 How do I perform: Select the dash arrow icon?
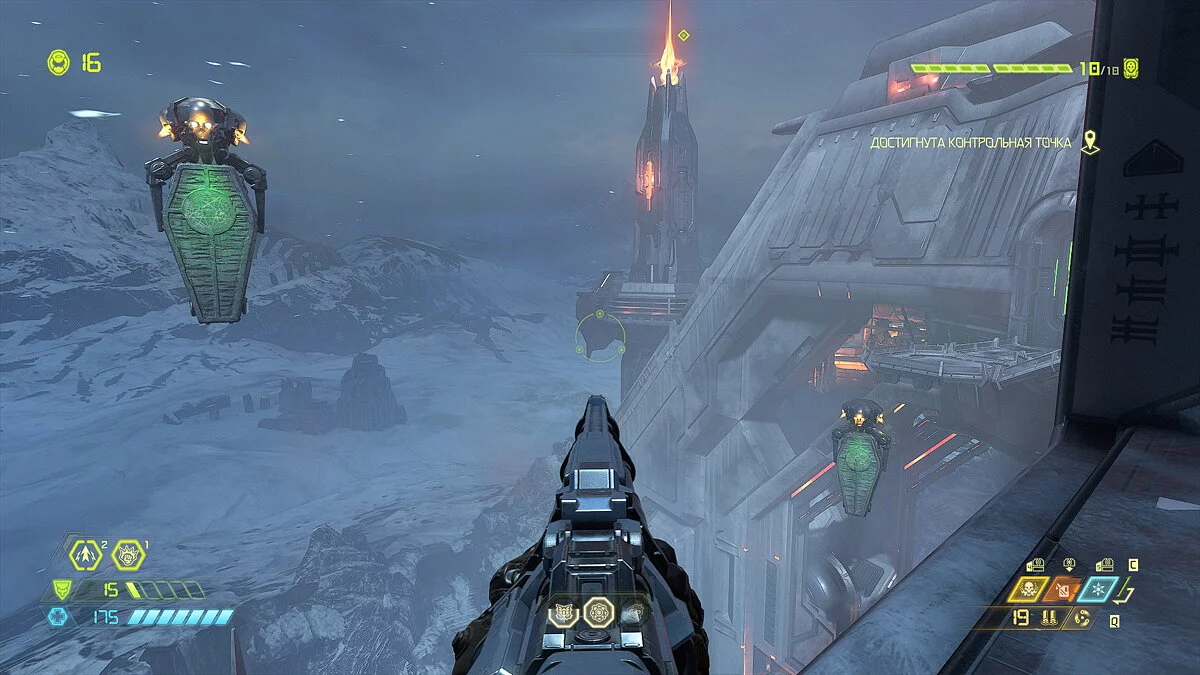(86, 553)
